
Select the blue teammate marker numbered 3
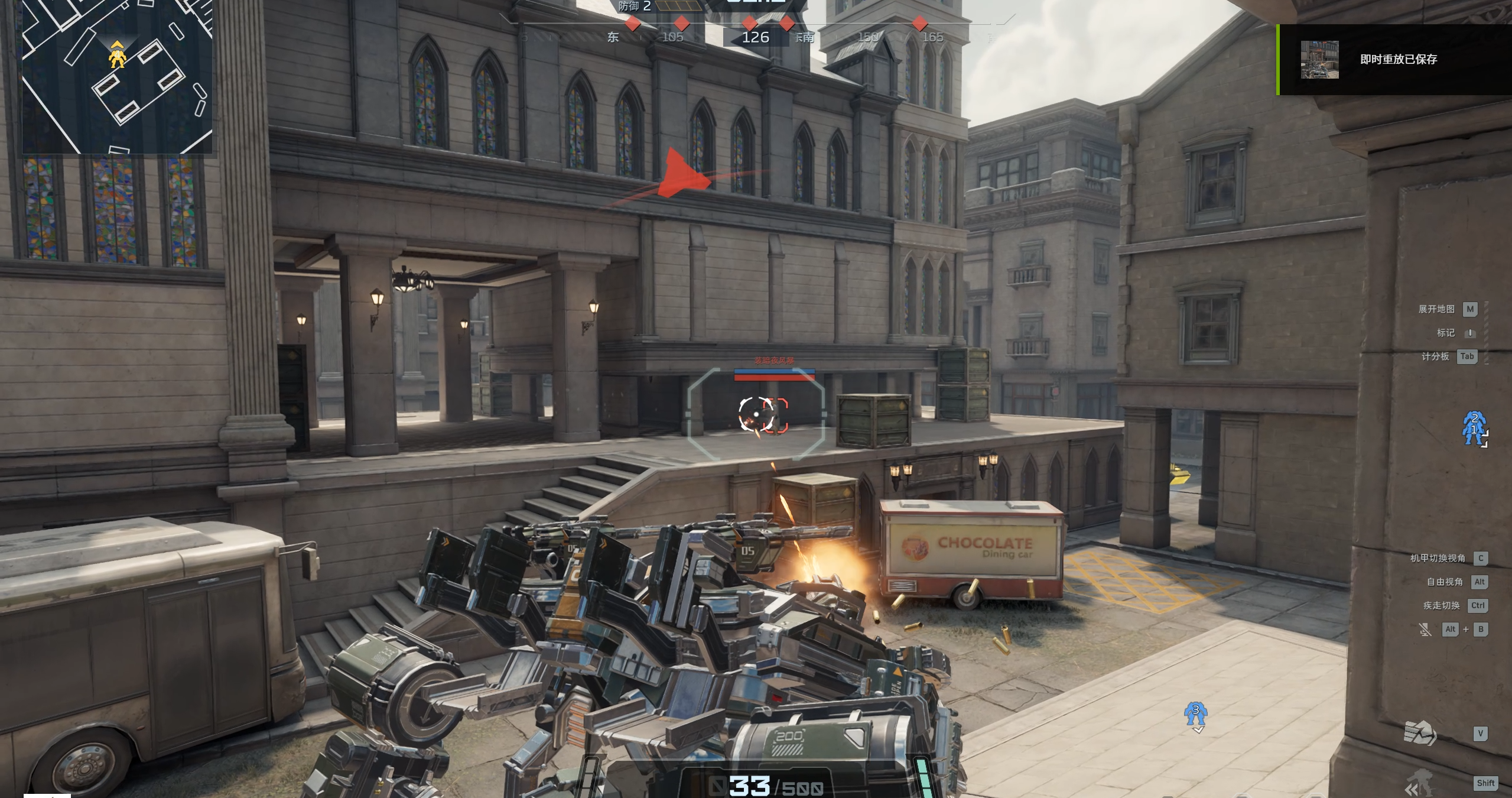click(1195, 715)
